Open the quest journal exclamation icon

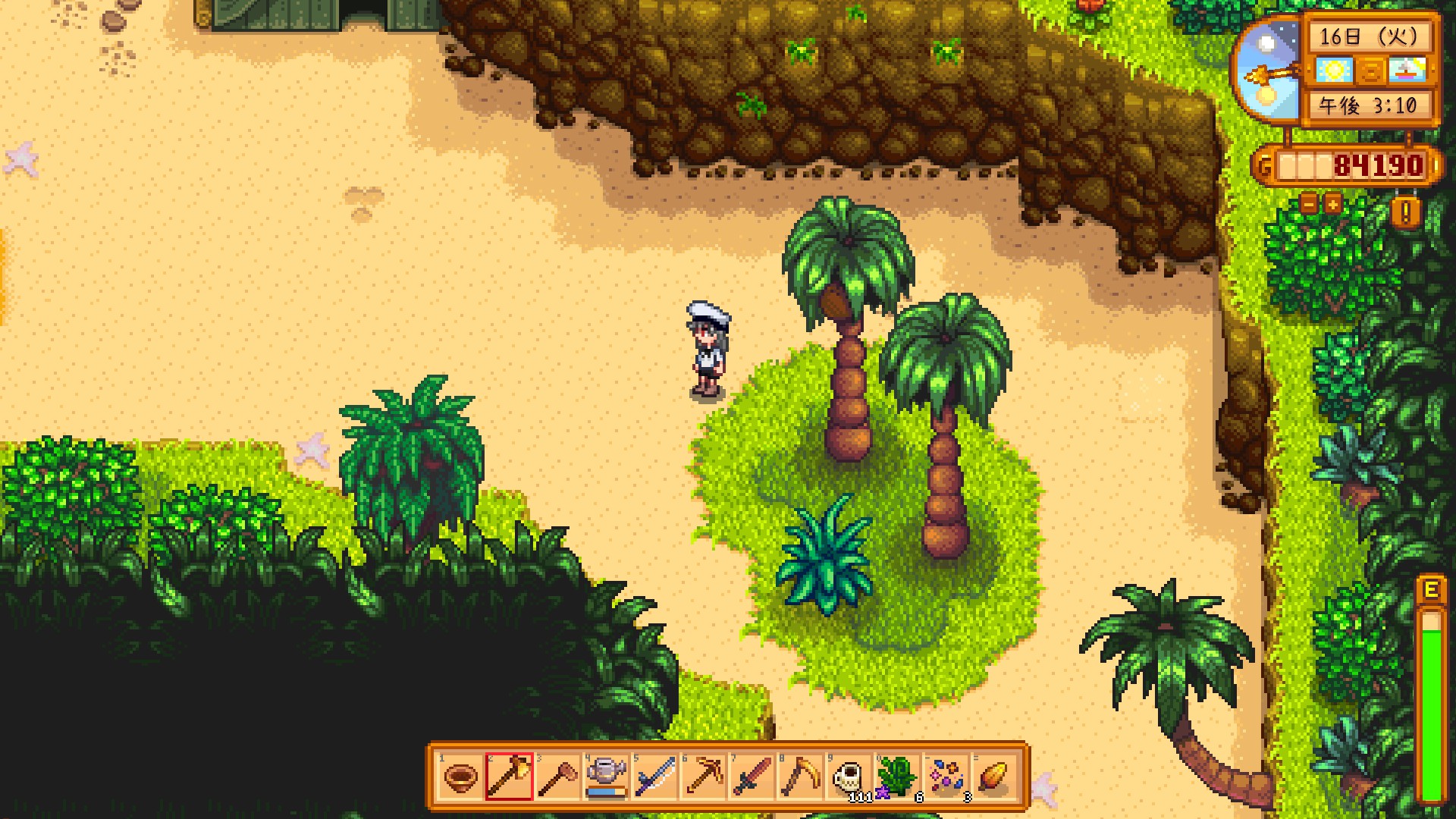pyautogui.click(x=1406, y=213)
